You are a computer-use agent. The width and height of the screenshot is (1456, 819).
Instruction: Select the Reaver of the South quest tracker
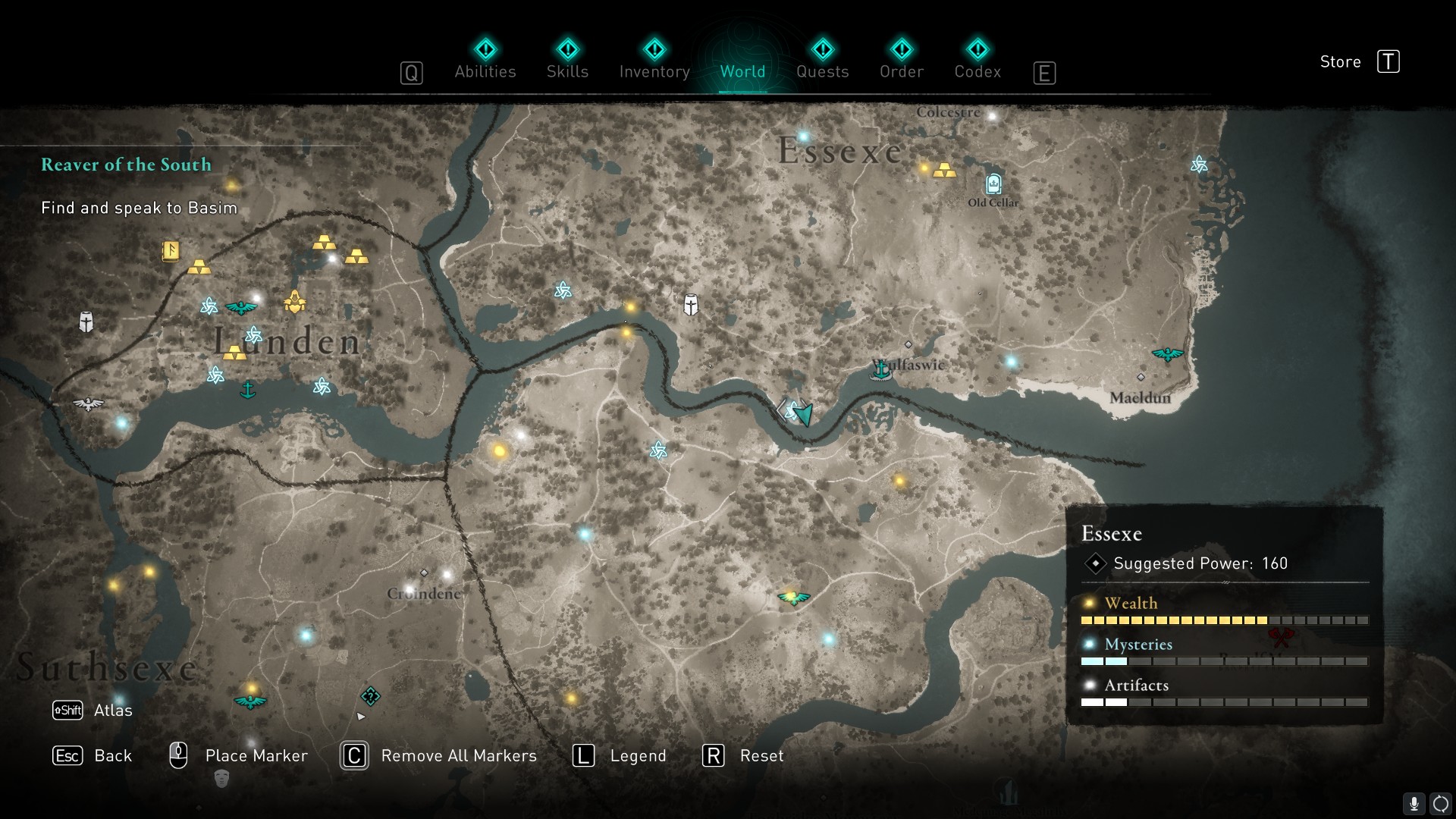[x=127, y=165]
